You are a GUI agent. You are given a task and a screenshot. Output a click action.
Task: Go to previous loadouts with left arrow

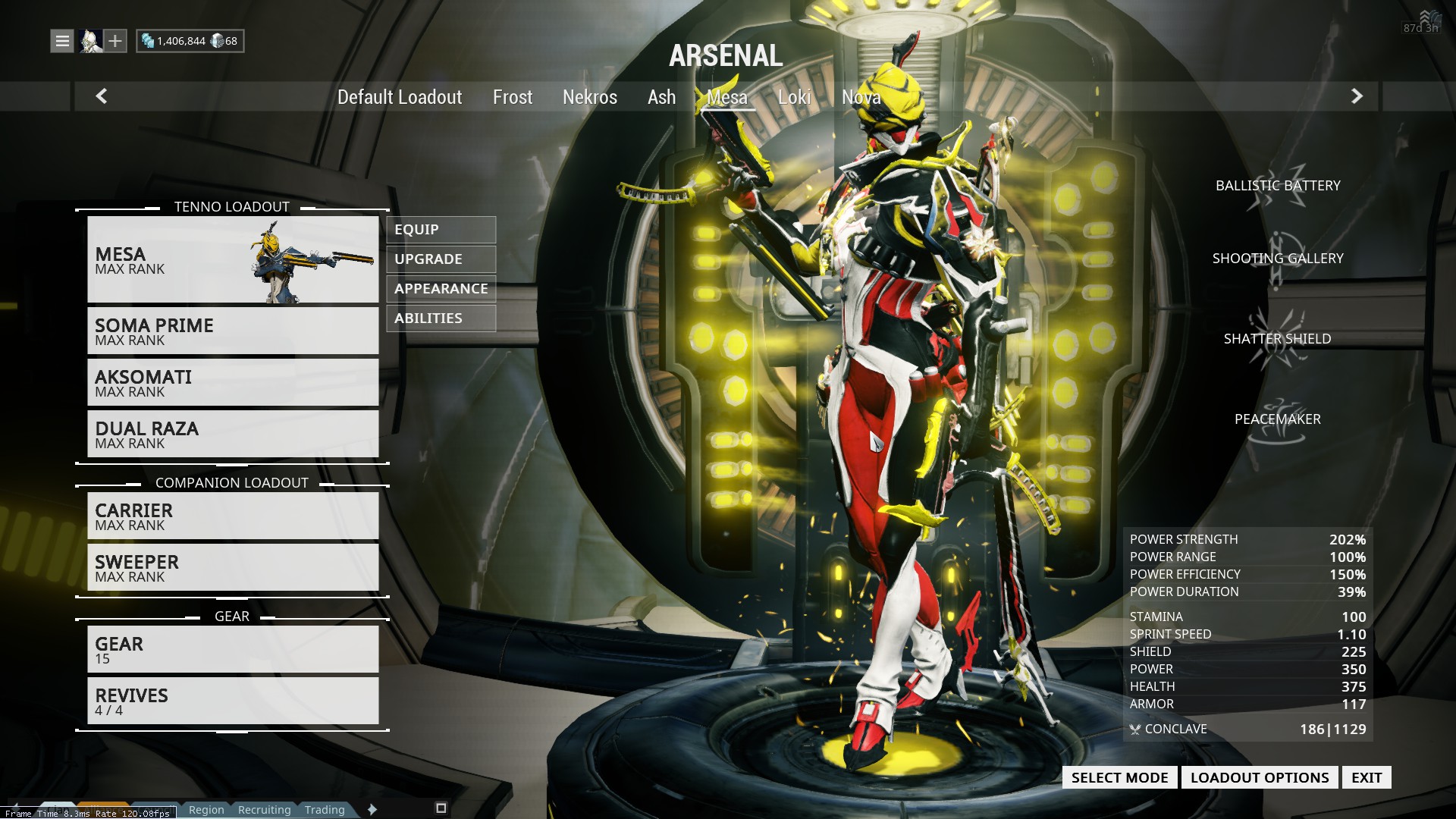coord(102,96)
